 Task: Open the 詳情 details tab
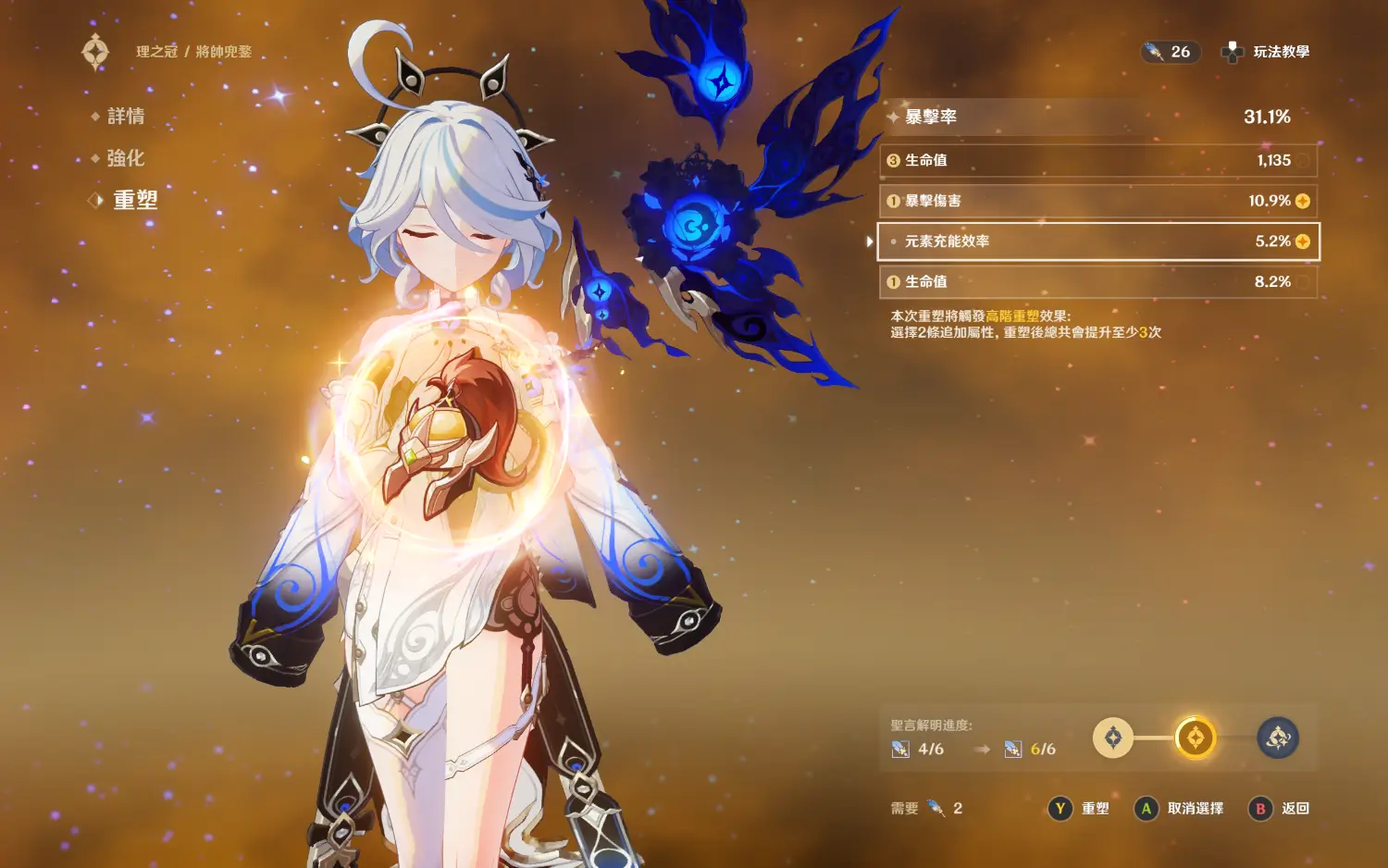125,117
